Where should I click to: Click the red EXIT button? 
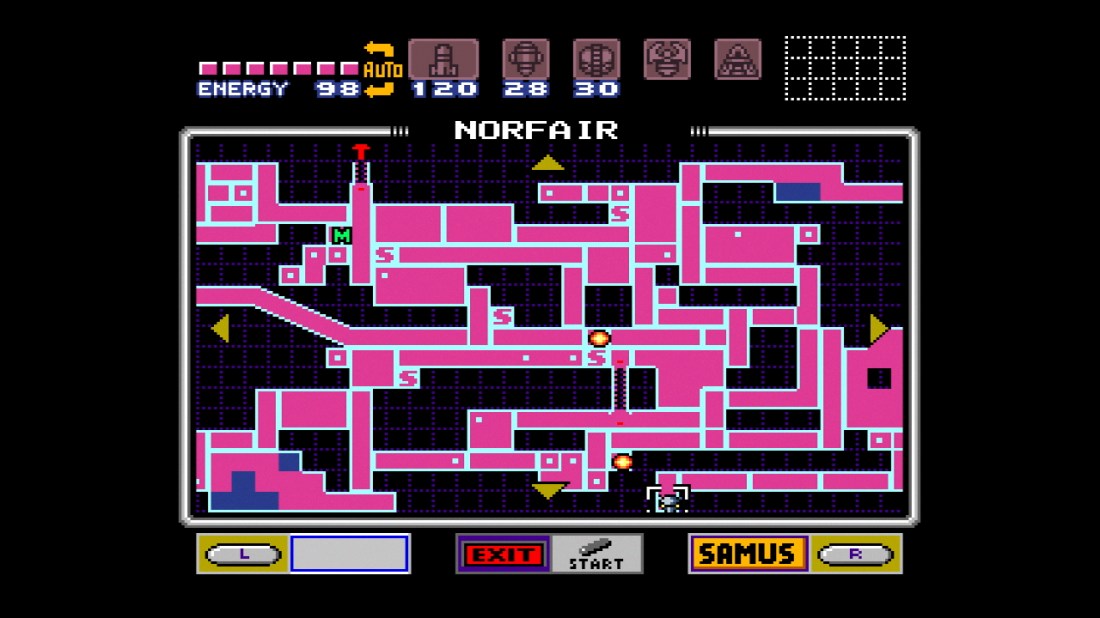point(505,553)
